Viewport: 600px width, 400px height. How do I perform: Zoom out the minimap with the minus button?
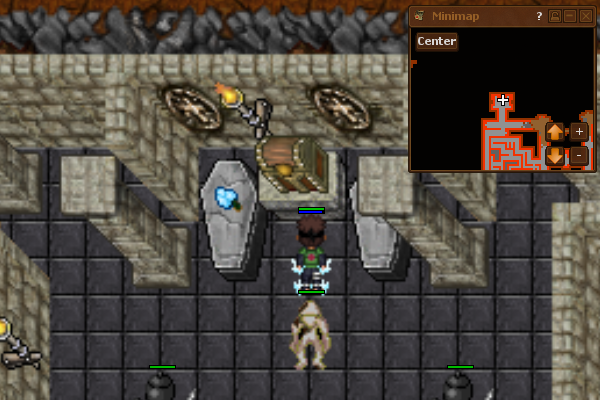click(x=579, y=156)
